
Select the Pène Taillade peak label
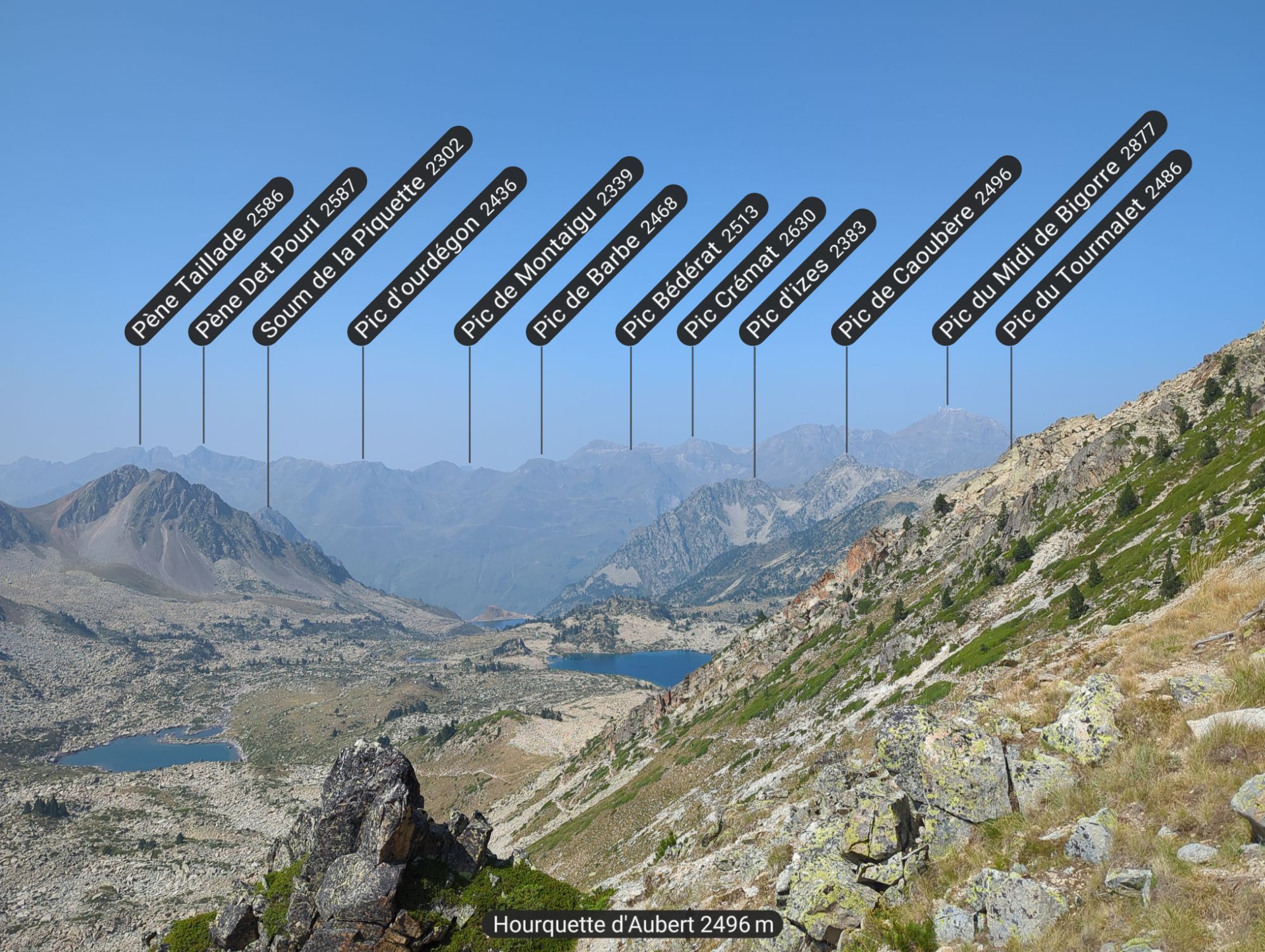(x=209, y=261)
